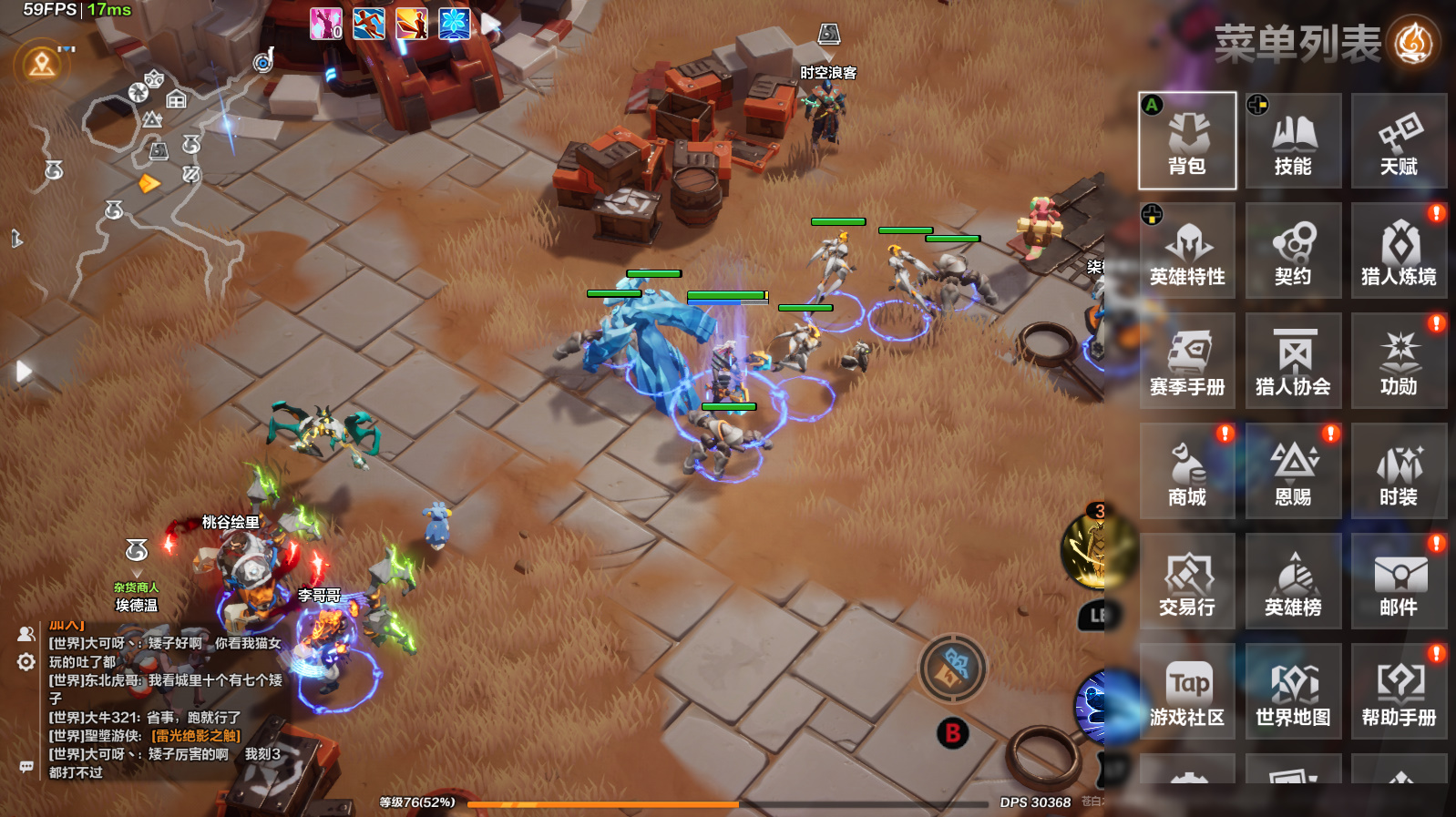
Task: Open the 恩赐 boon menu
Action: pos(1293,471)
